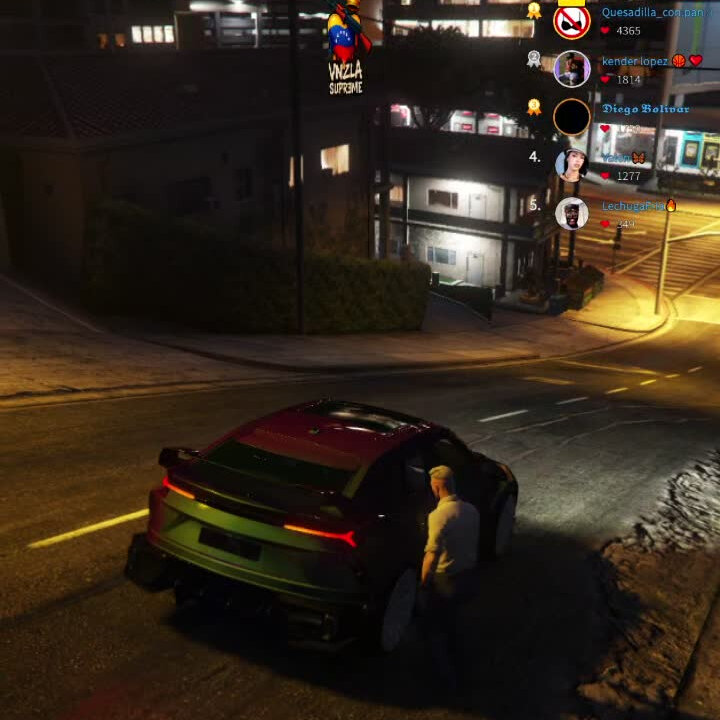This screenshot has height=720, width=720.
Task: View the fourth-ranked user's avatar
Action: point(572,164)
